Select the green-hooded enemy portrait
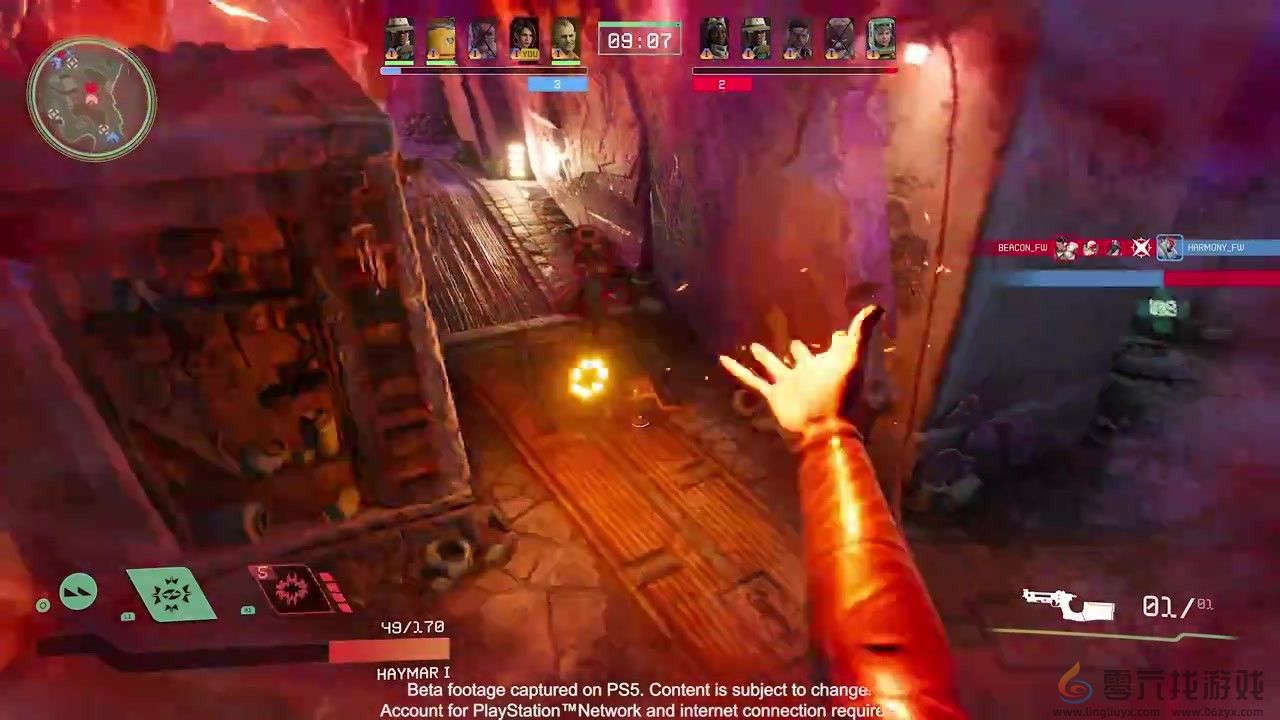The width and height of the screenshot is (1280, 720). point(881,40)
